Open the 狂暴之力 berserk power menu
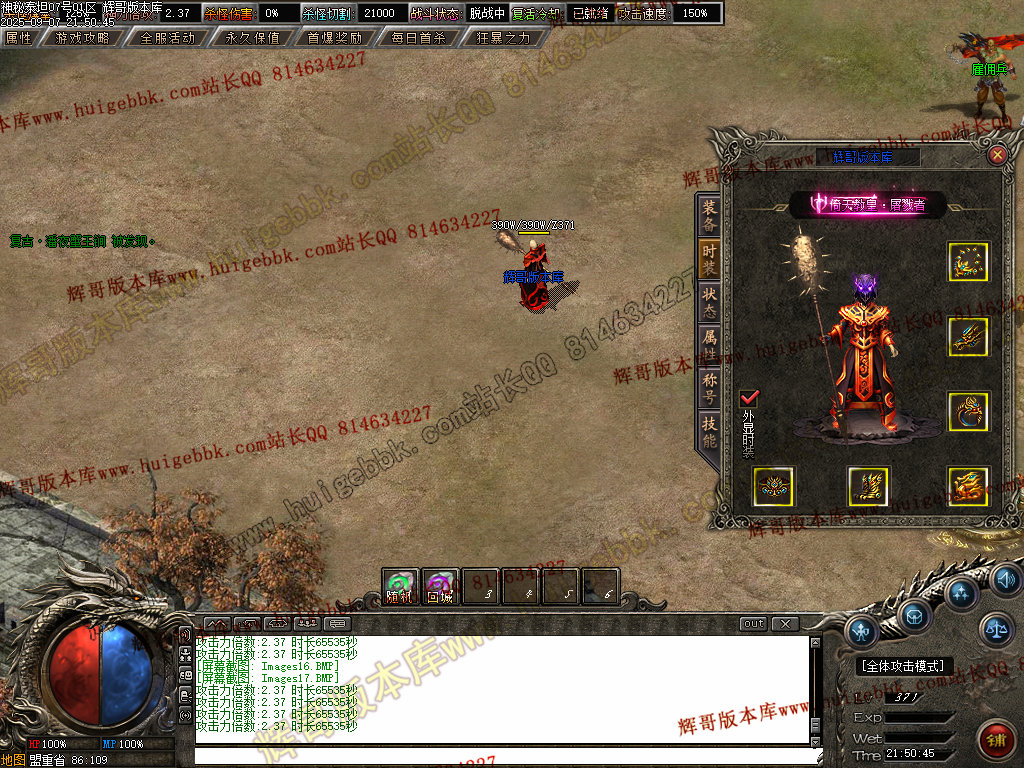The width and height of the screenshot is (1024, 768). (504, 38)
